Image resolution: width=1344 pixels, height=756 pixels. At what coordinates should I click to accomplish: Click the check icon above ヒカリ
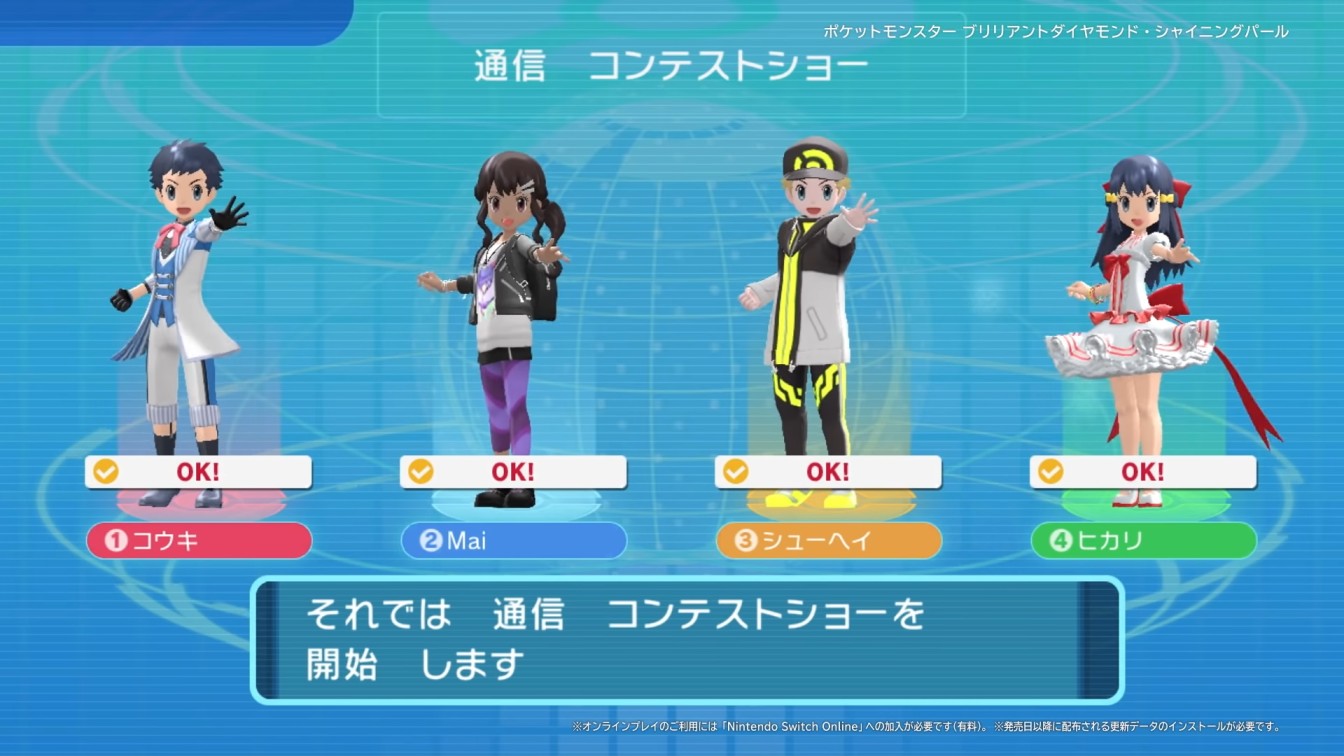1052,471
